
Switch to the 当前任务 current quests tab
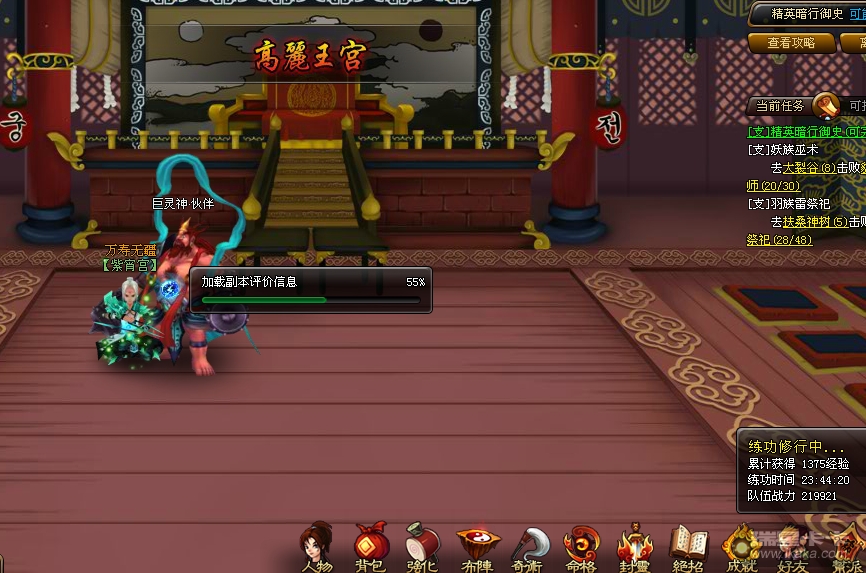(780, 106)
